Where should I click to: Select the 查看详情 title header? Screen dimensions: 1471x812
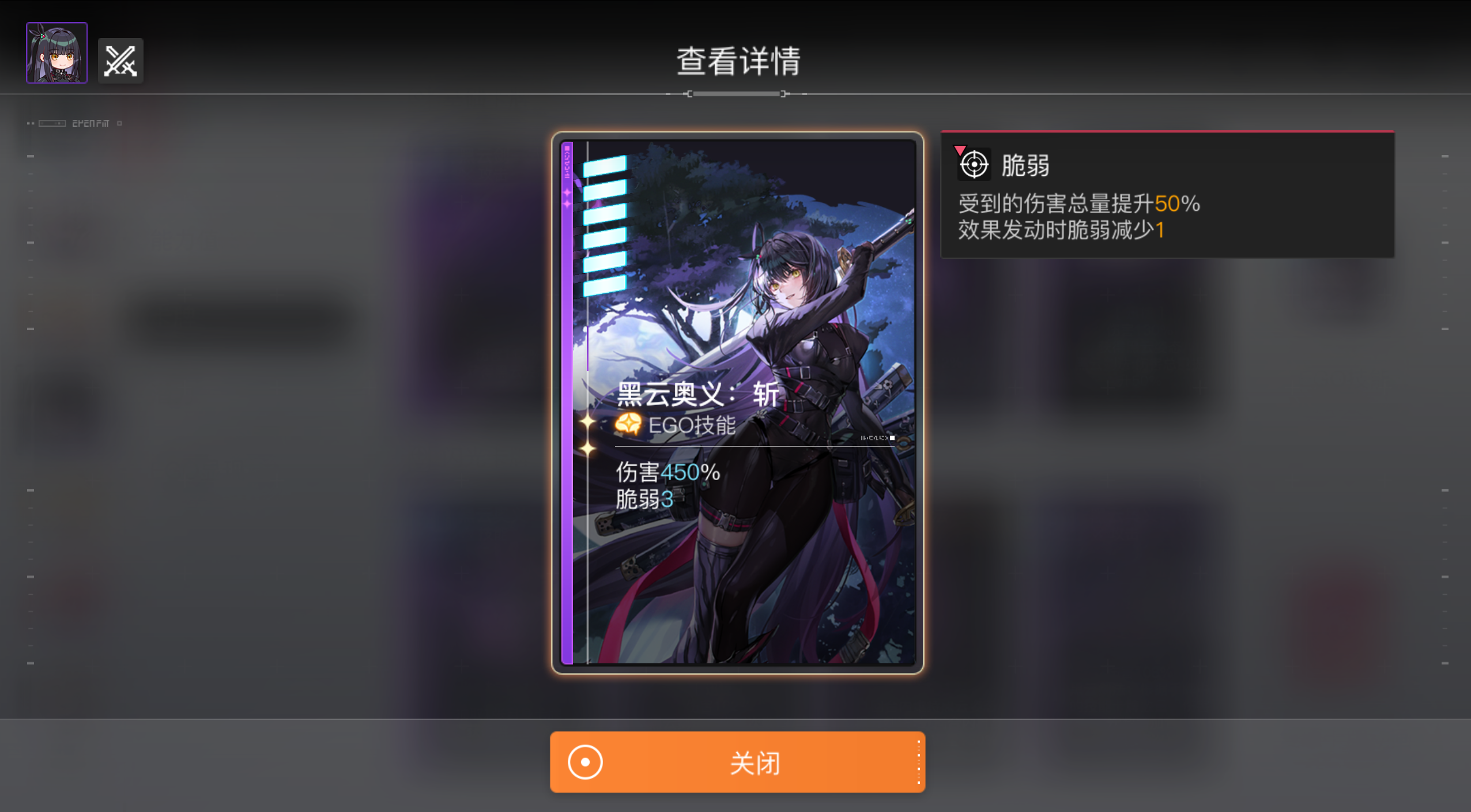[738, 61]
